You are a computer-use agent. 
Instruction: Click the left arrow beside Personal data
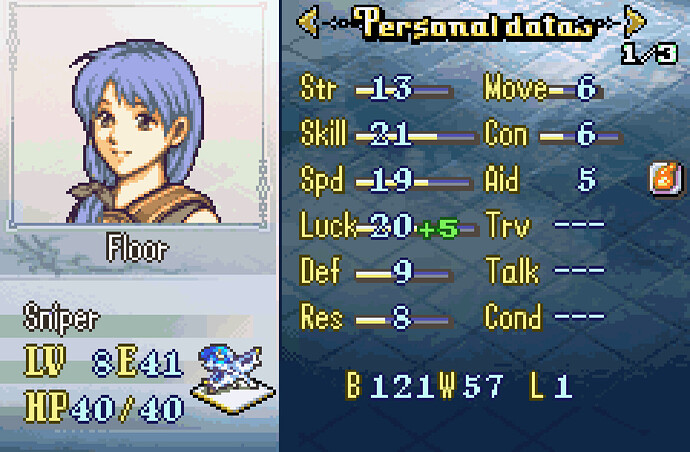tap(309, 20)
